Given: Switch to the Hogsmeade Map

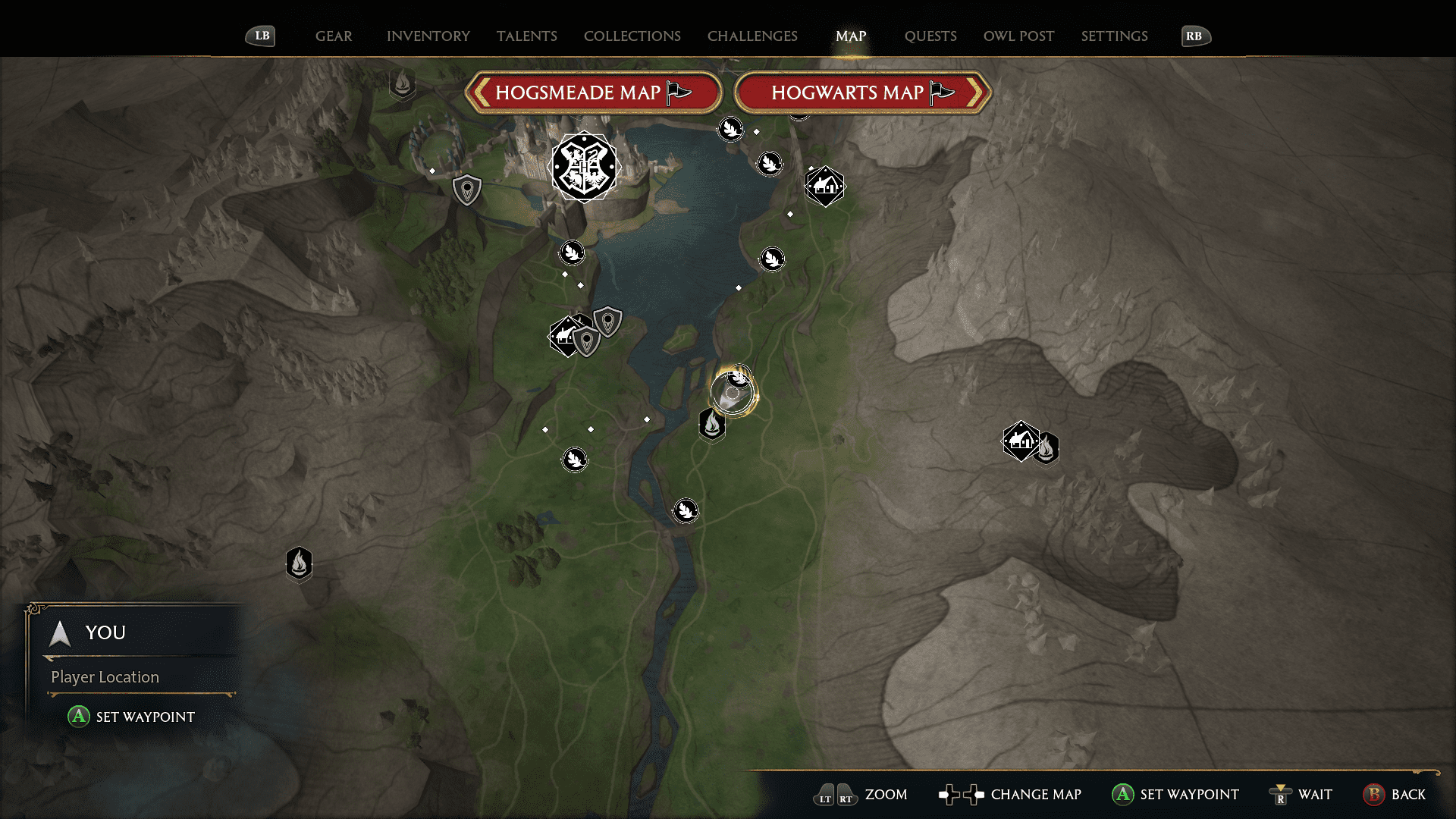Looking at the screenshot, I should (x=592, y=93).
